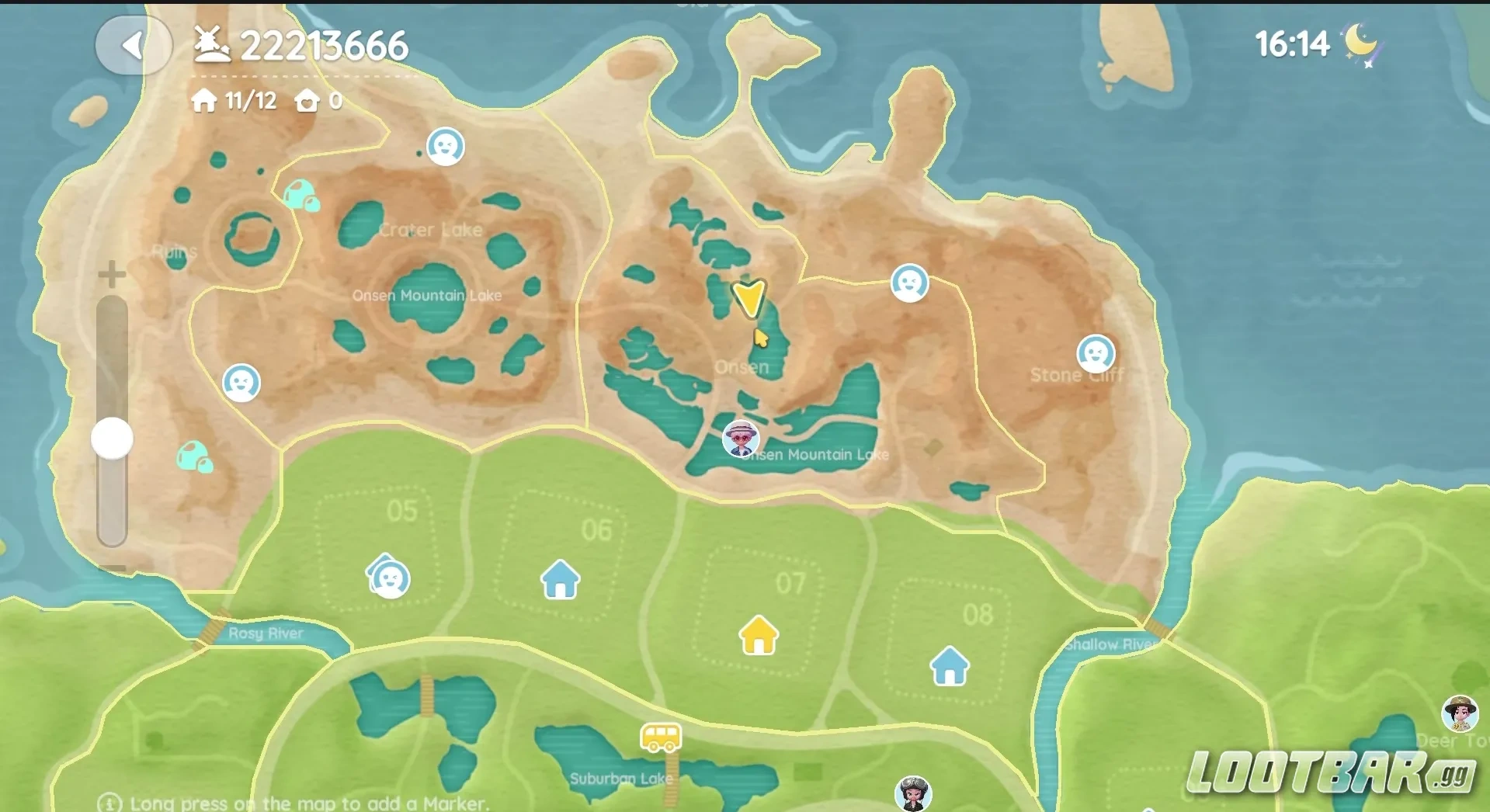Image resolution: width=1490 pixels, height=812 pixels.
Task: Select the NPC face icon near Crater Lake
Action: click(446, 146)
